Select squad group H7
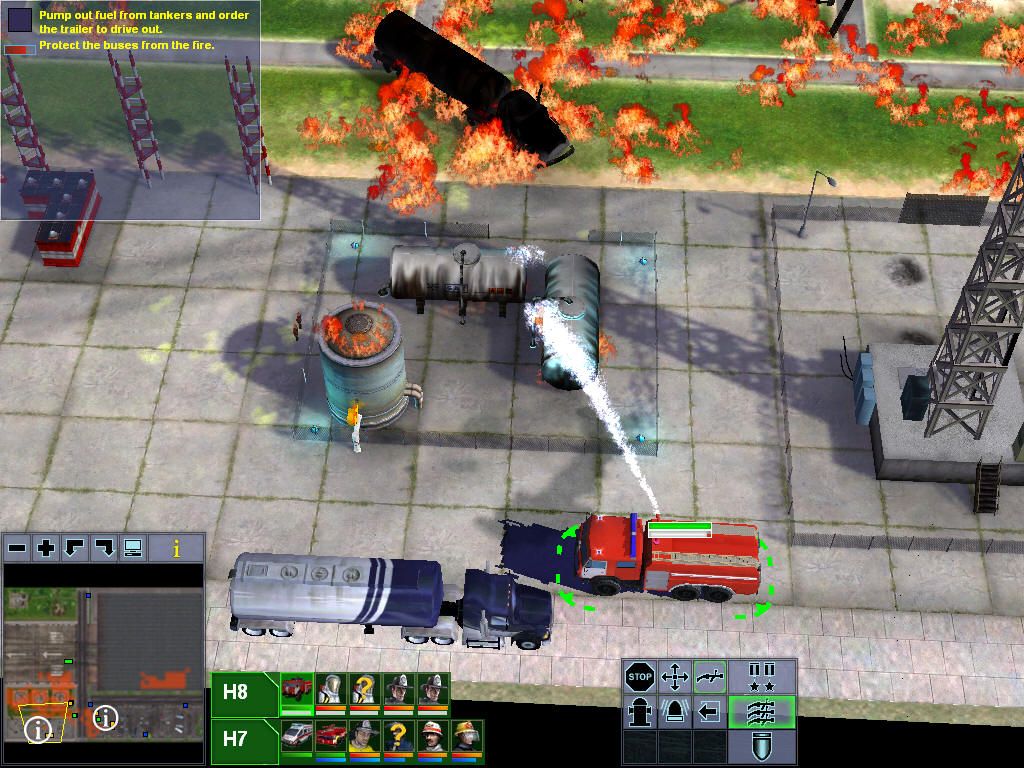The width and height of the screenshot is (1024, 768). pos(236,739)
